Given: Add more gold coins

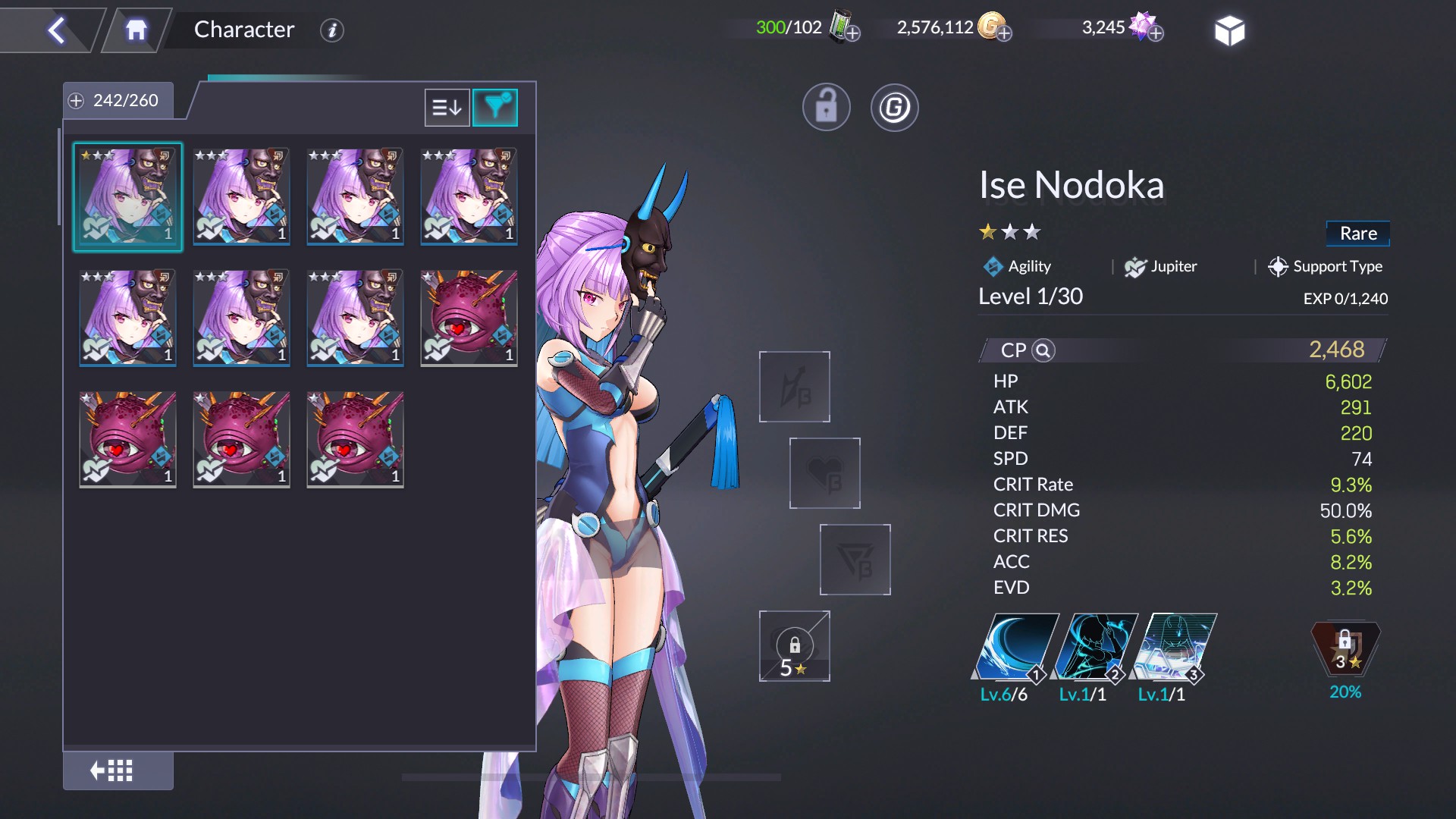Looking at the screenshot, I should tap(1004, 33).
